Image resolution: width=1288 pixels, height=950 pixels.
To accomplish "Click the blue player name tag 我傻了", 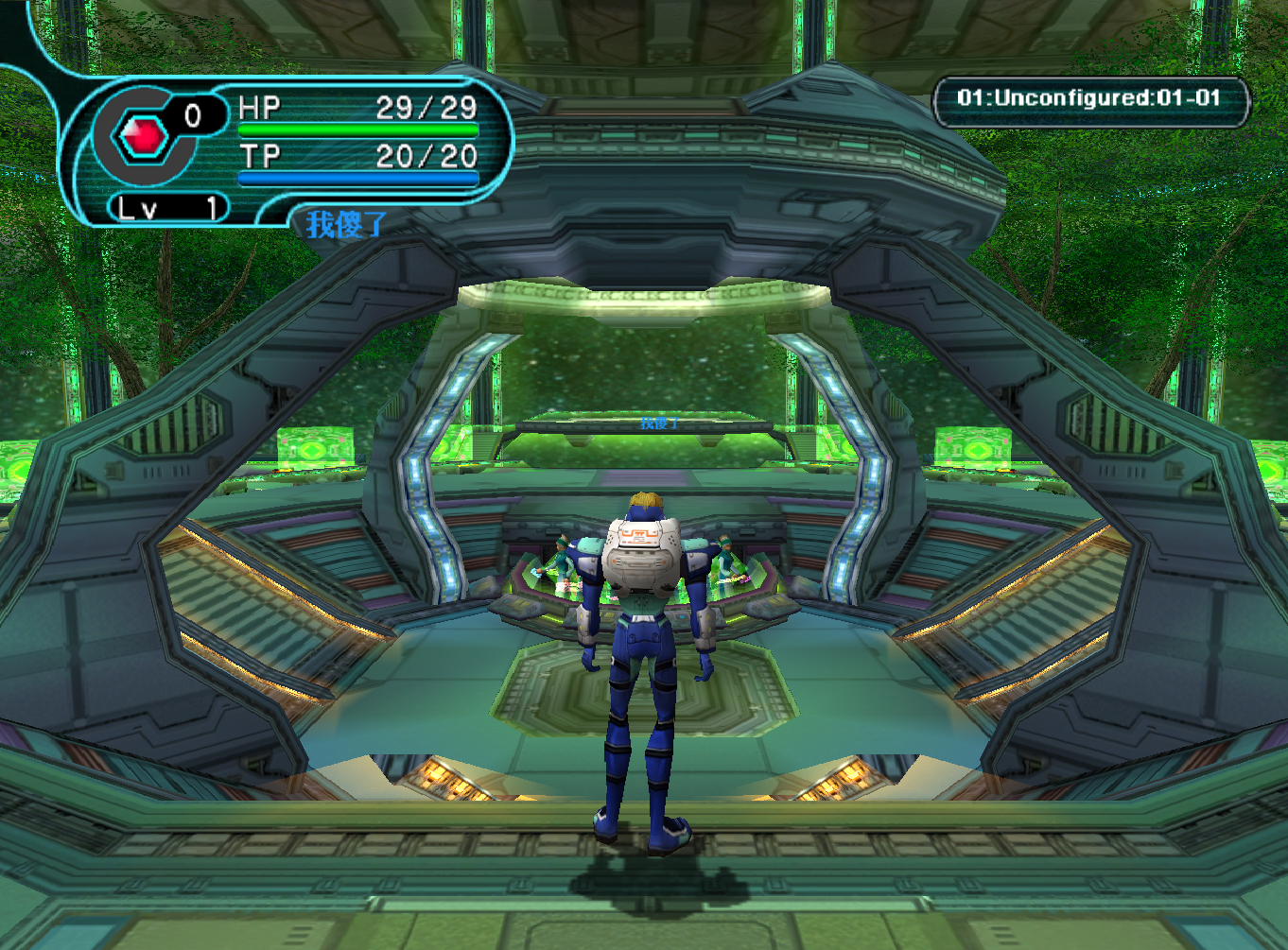I will (345, 225).
